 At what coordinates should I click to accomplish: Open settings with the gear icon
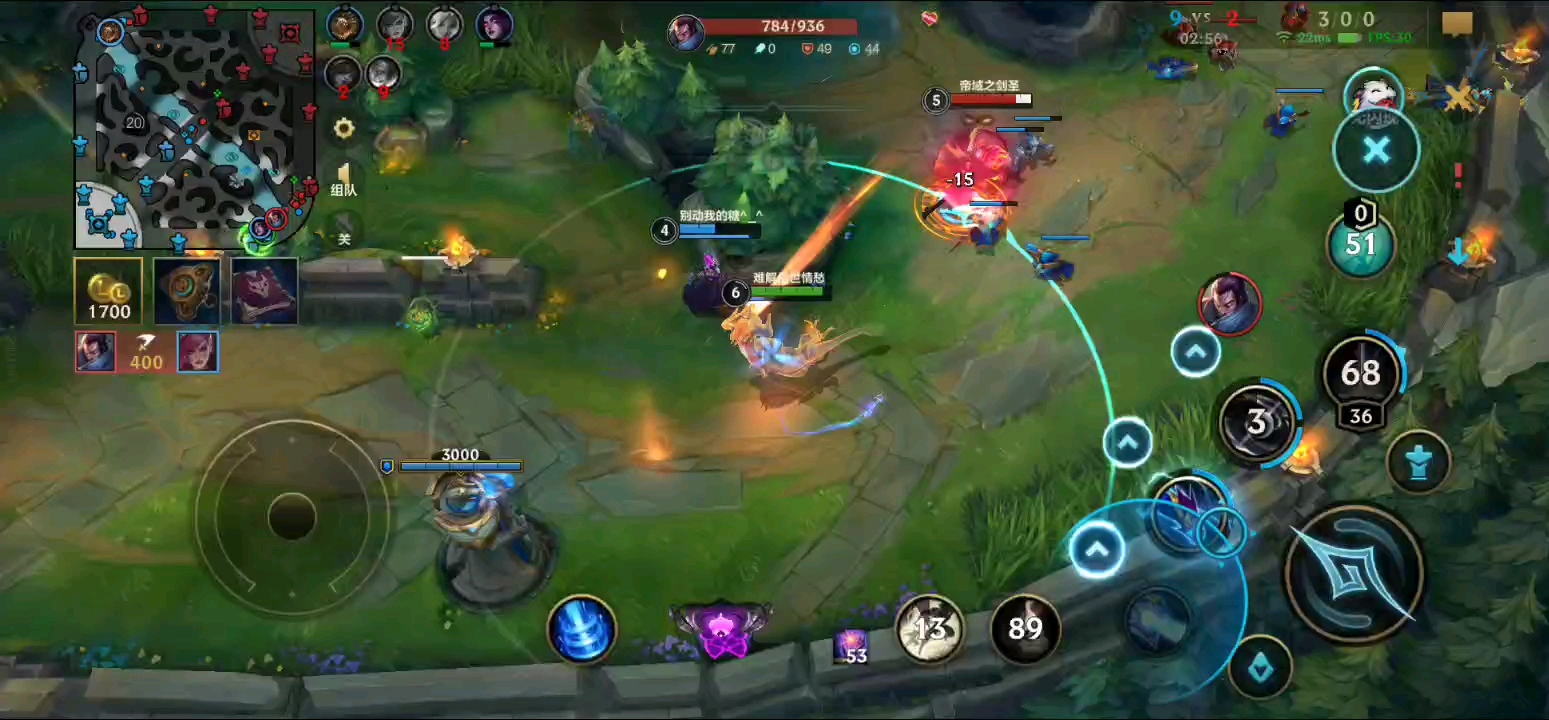pyautogui.click(x=344, y=128)
